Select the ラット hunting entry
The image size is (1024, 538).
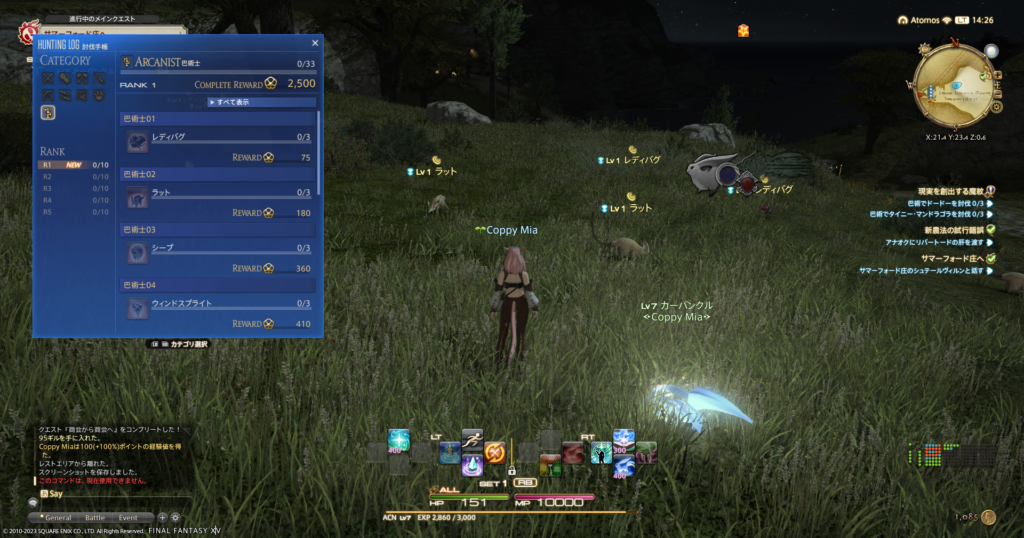[x=220, y=192]
